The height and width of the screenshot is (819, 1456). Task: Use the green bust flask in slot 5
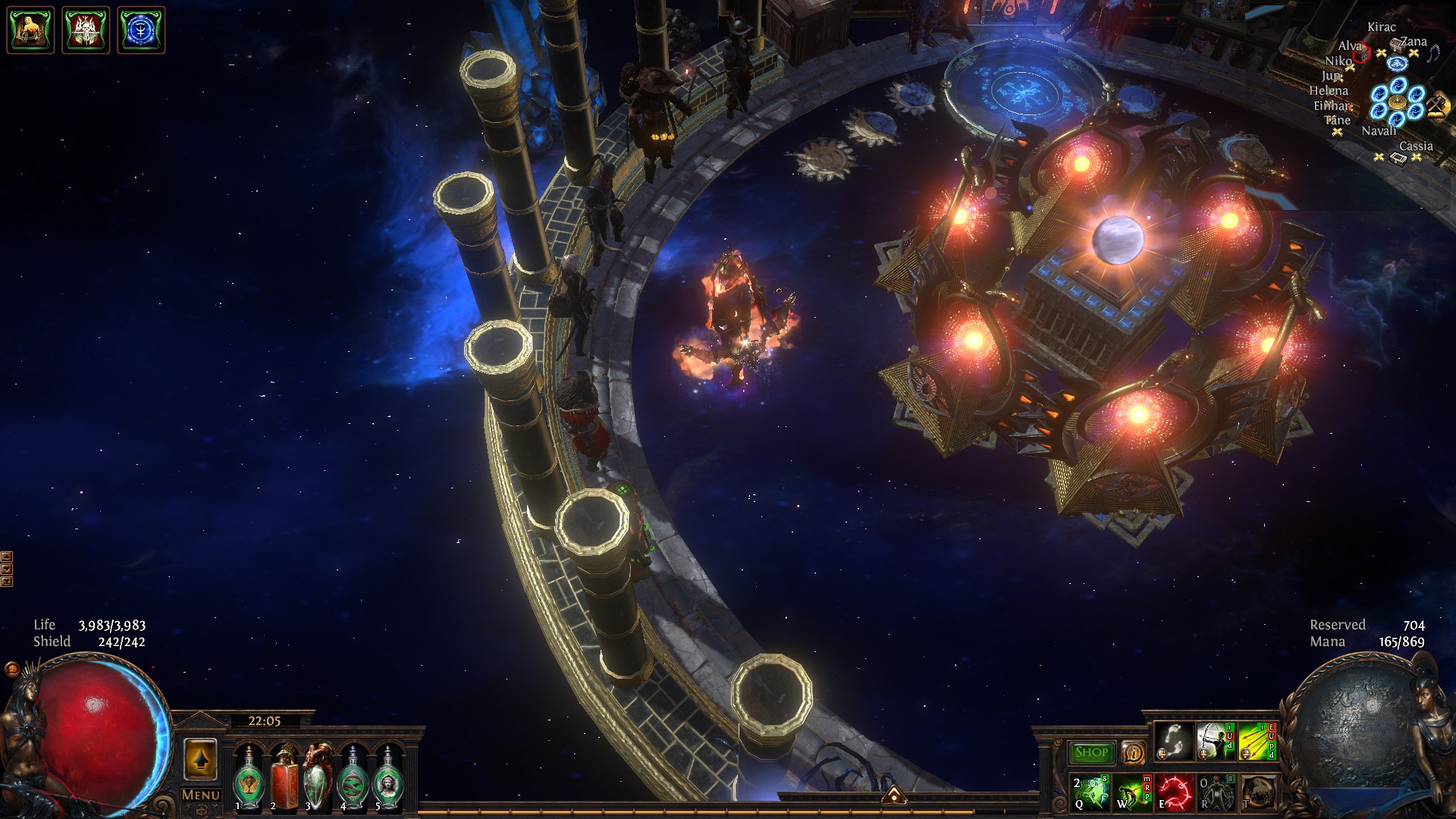pyautogui.click(x=388, y=778)
